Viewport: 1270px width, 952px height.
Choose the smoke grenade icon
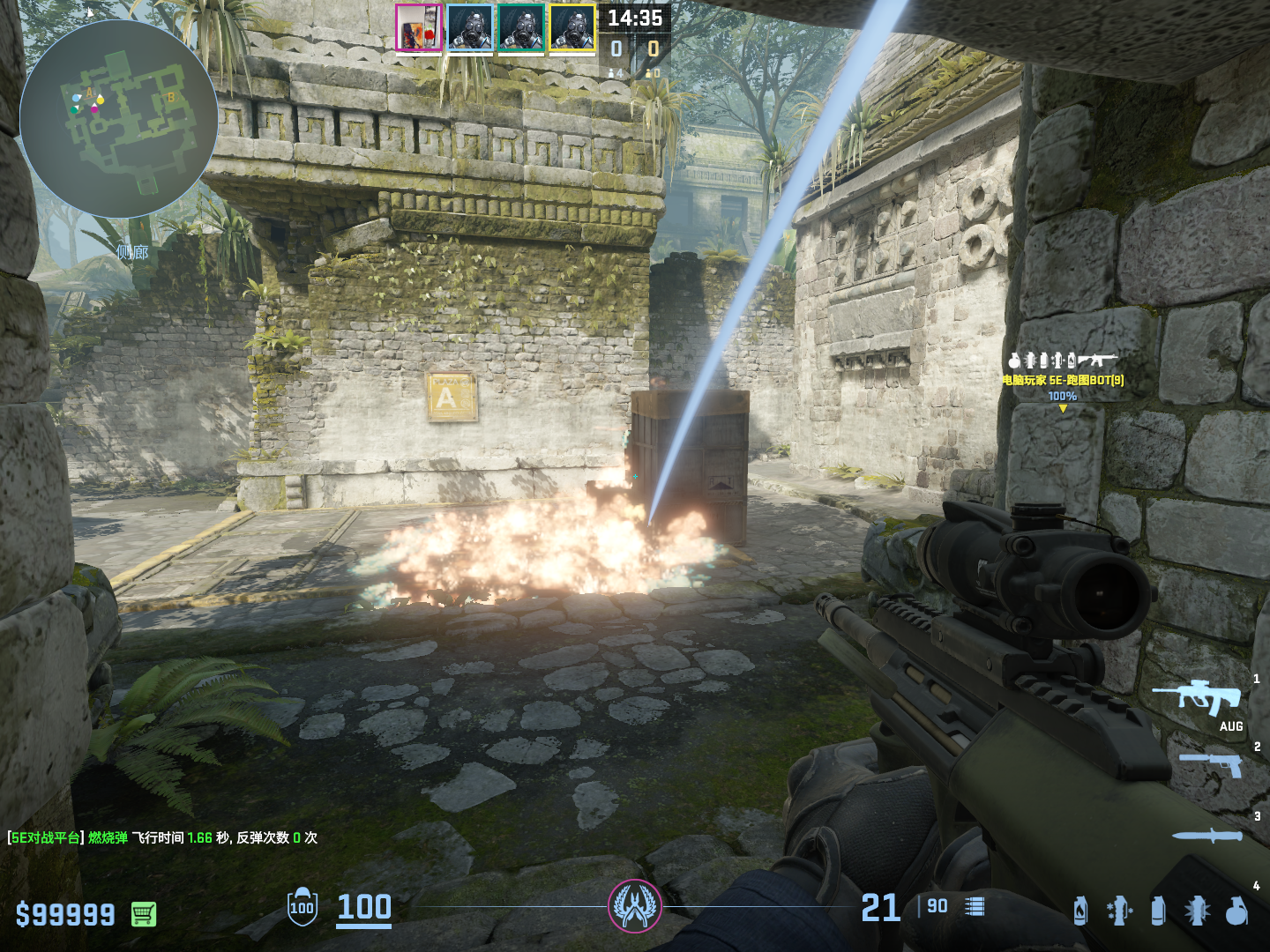click(1158, 911)
